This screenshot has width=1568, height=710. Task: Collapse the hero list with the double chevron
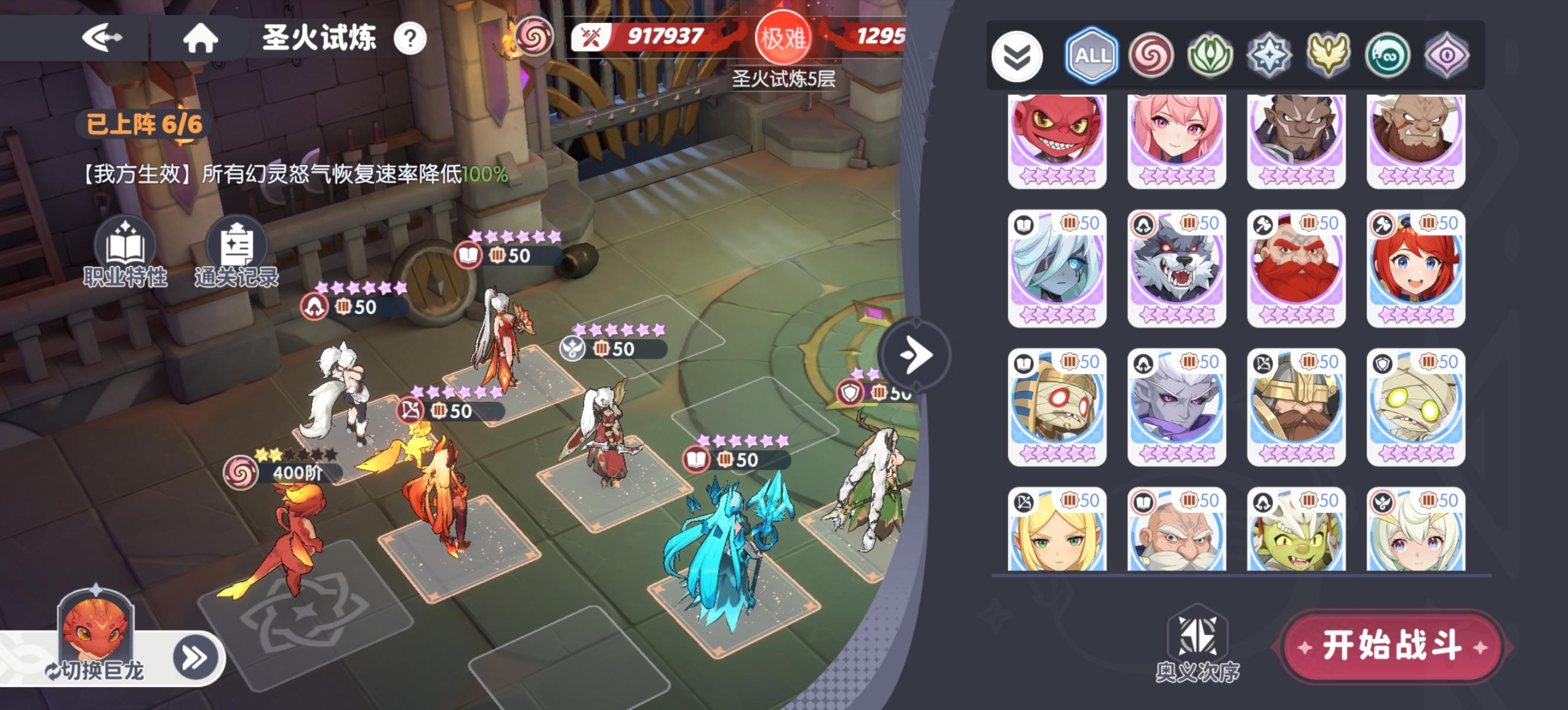pos(1017,55)
